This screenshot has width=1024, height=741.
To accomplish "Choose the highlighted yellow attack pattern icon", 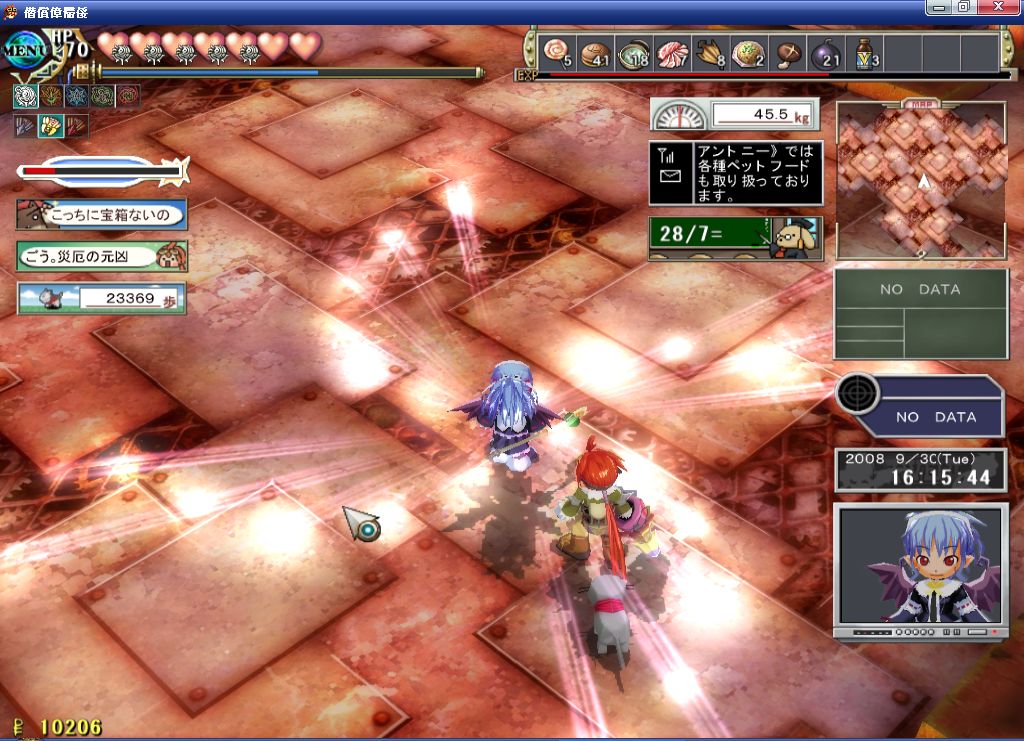I will (50, 126).
